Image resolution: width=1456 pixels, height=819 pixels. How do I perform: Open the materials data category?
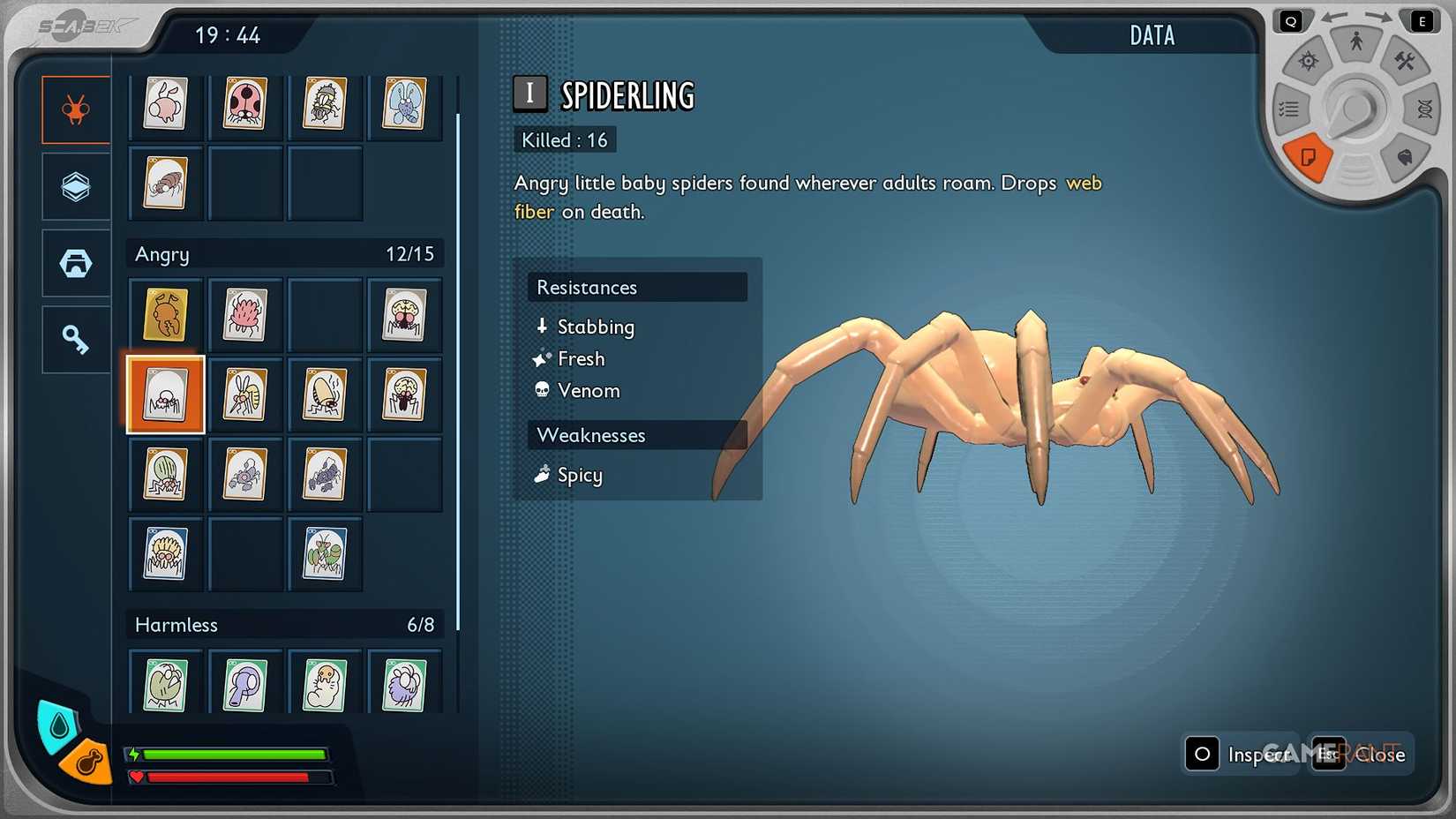coord(75,186)
